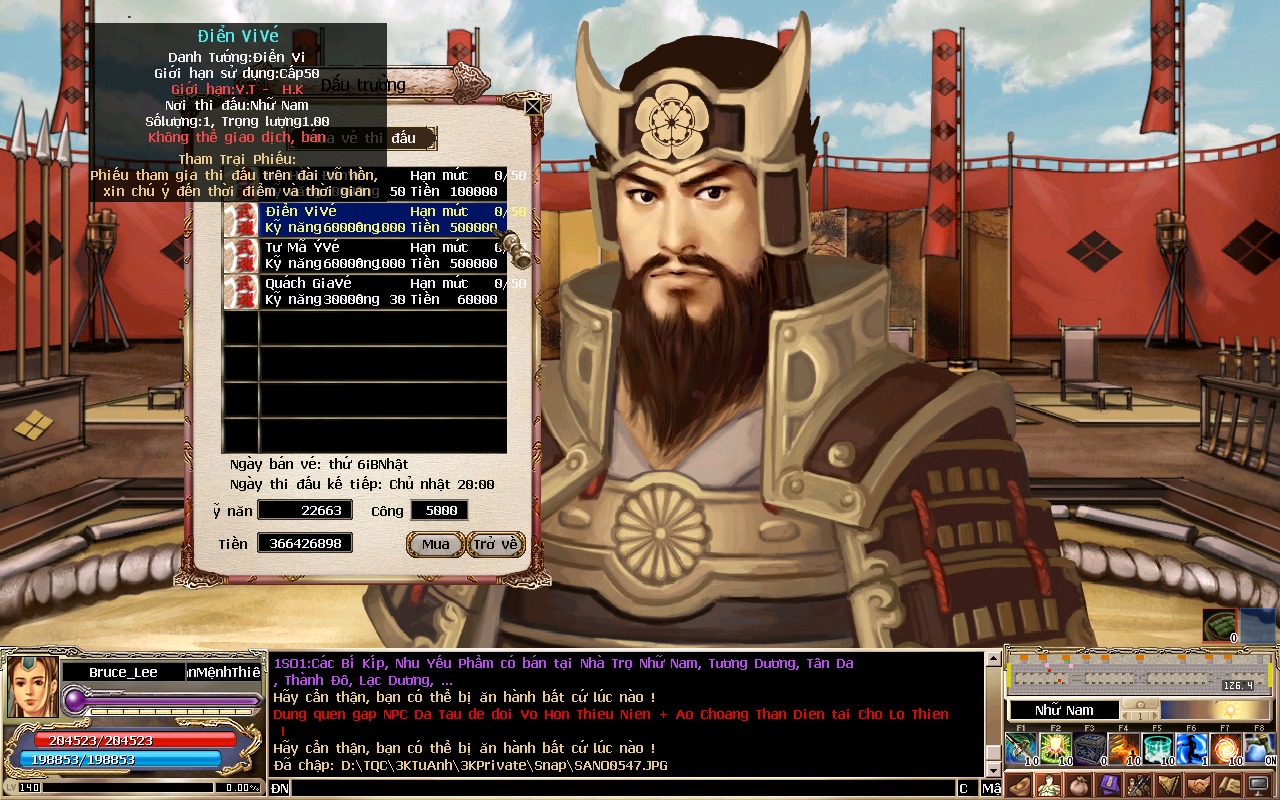Click the minimap of Nhữ Nam
Image resolution: width=1280 pixels, height=800 pixels.
coord(1141,674)
